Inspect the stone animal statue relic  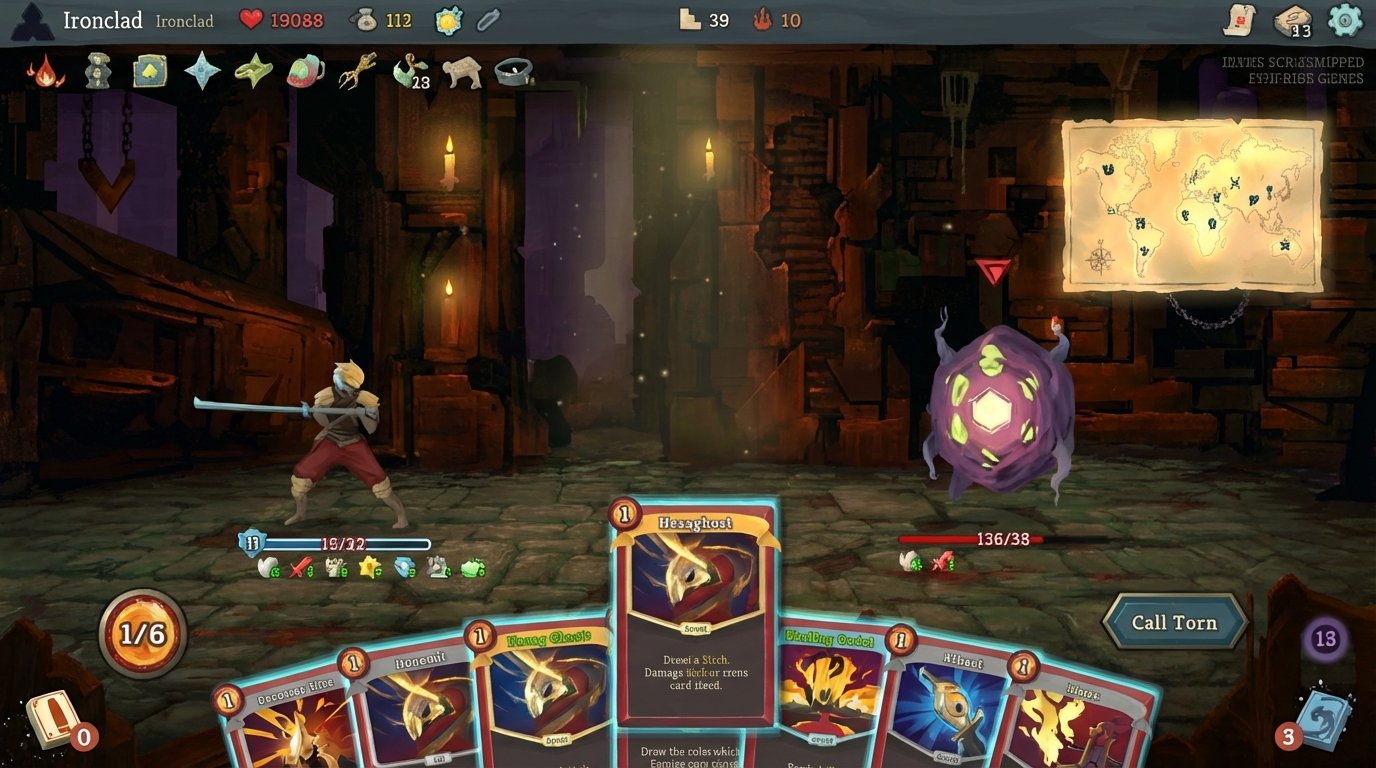(462, 71)
